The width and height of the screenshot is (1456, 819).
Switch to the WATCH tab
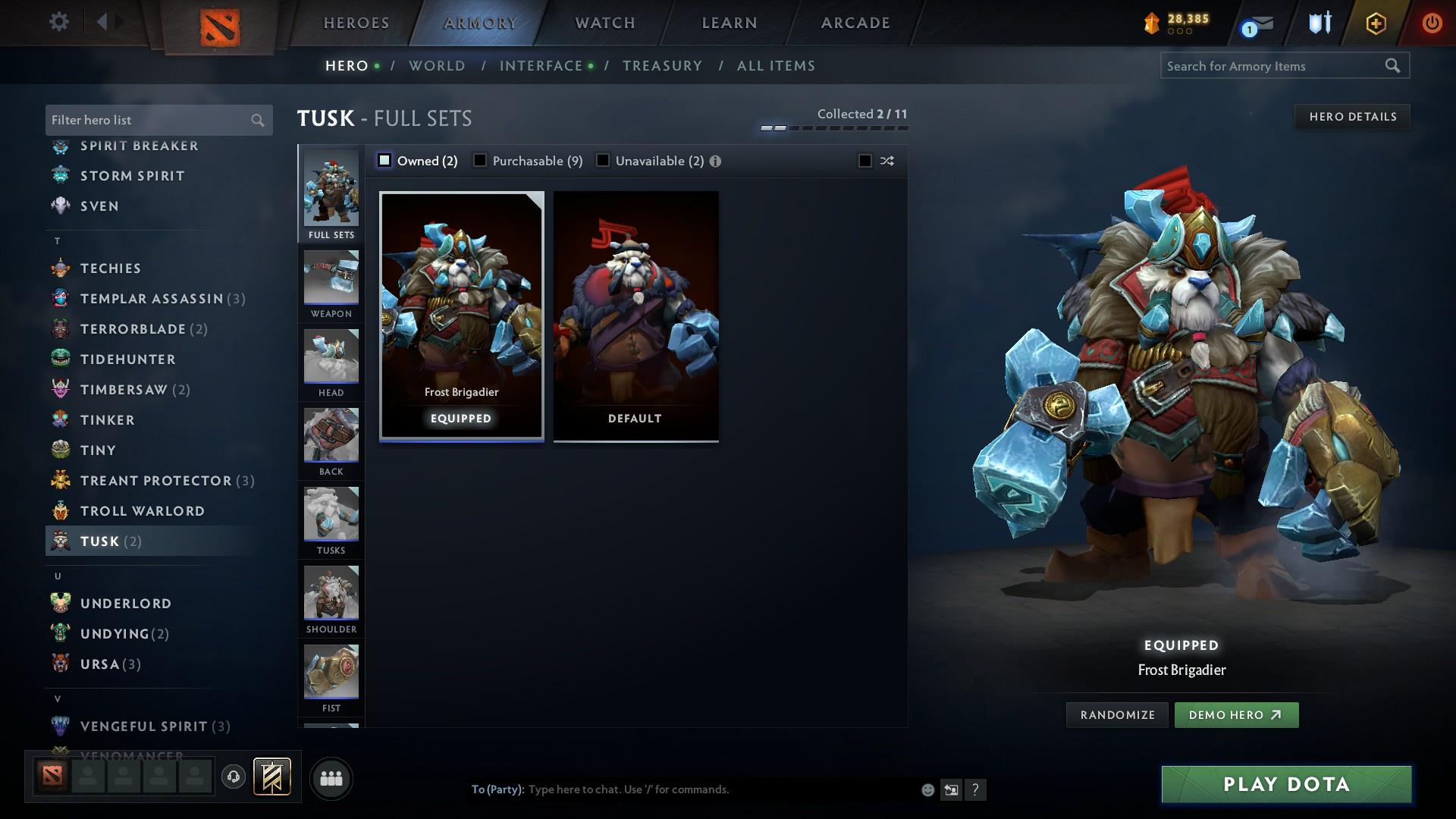pos(603,22)
